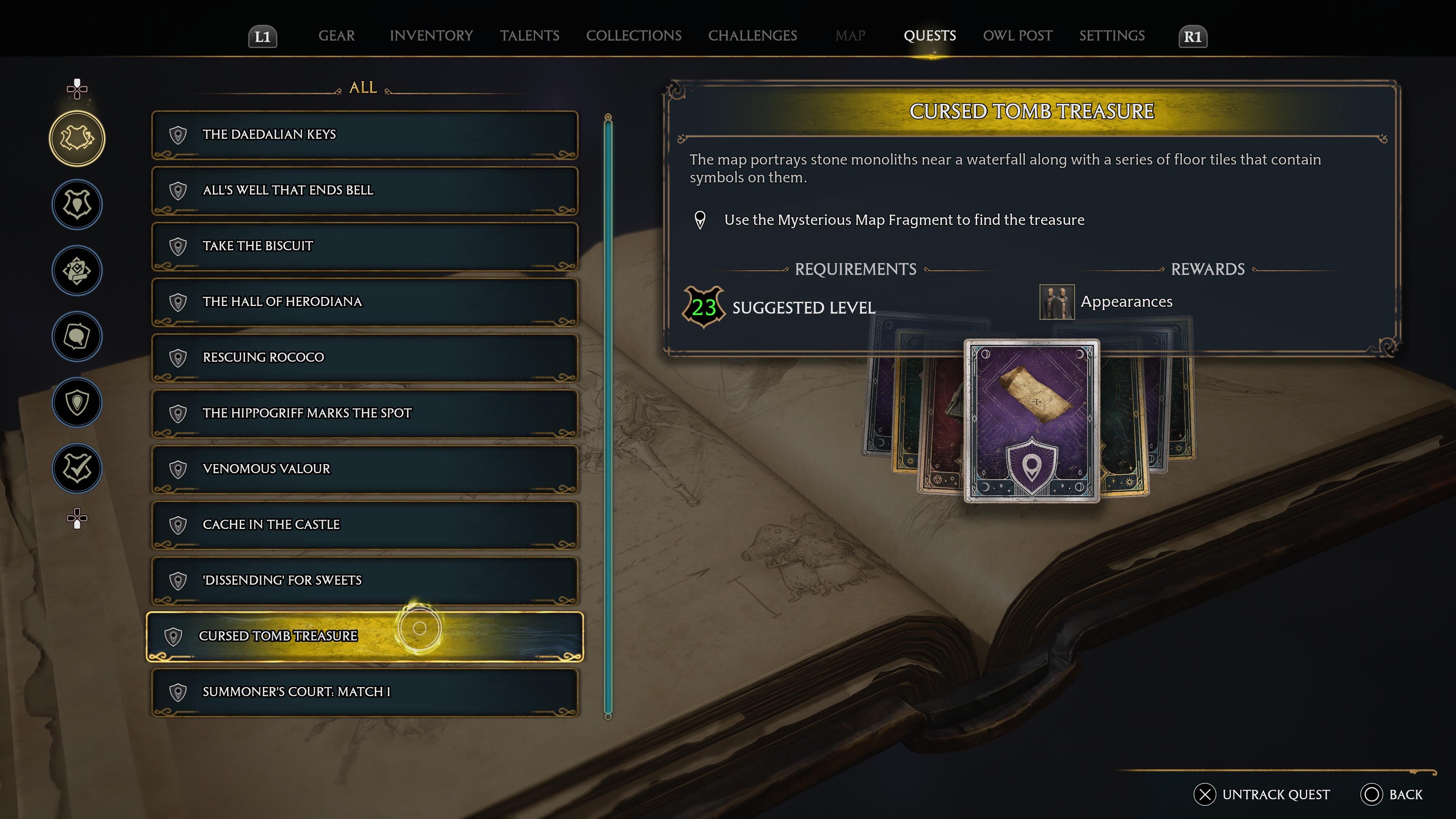The height and width of the screenshot is (819, 1456).
Task: Show the Collections tab
Action: pyautogui.click(x=634, y=36)
